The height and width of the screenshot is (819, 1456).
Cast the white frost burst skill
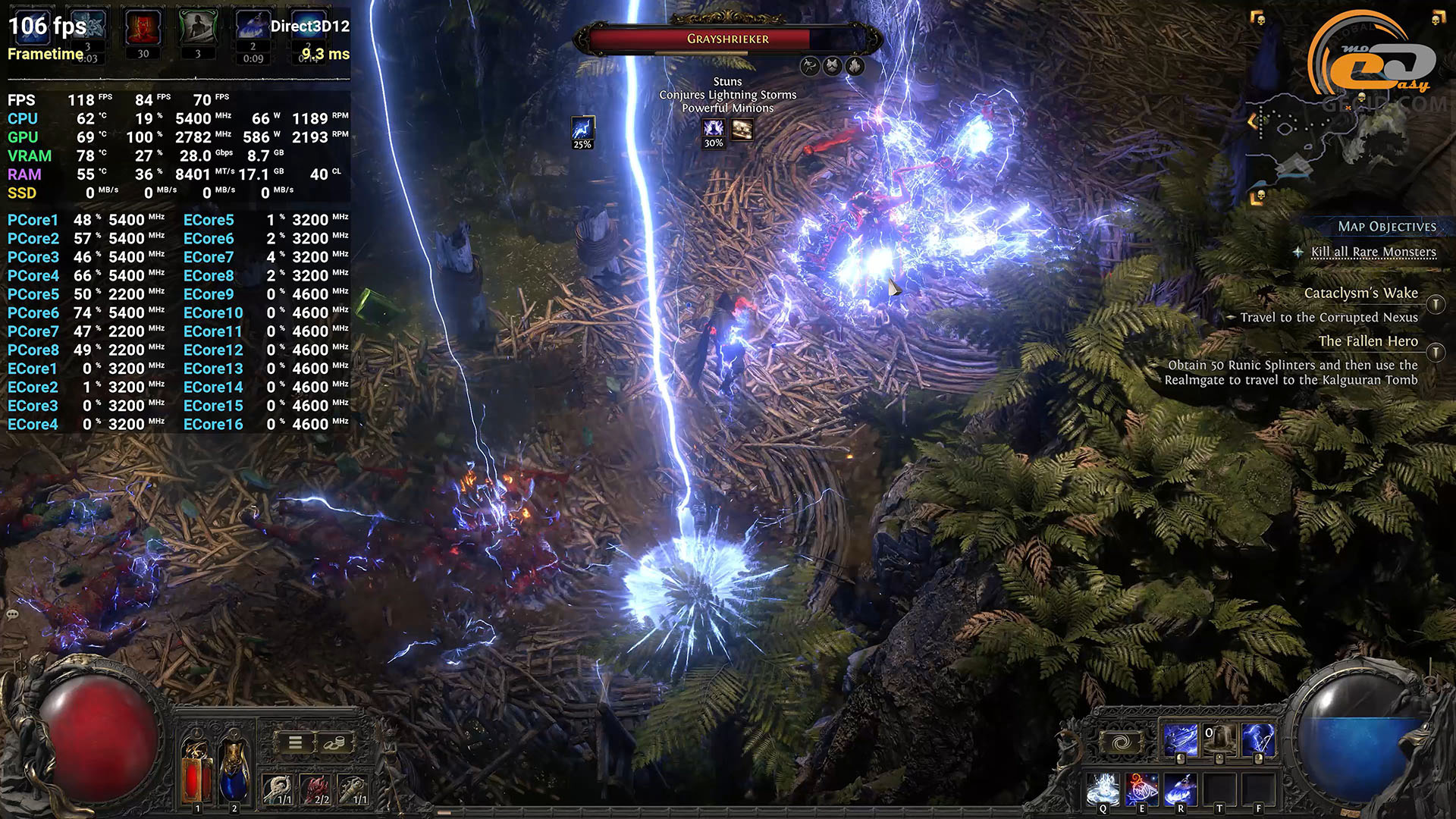click(x=1103, y=789)
